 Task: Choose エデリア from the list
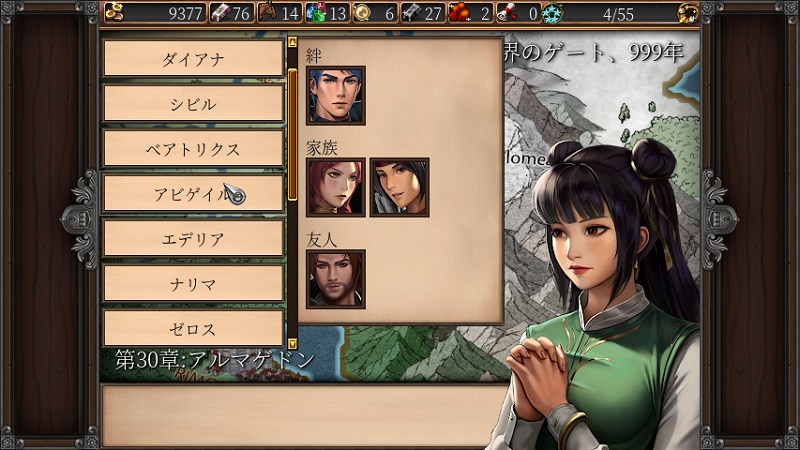point(193,239)
